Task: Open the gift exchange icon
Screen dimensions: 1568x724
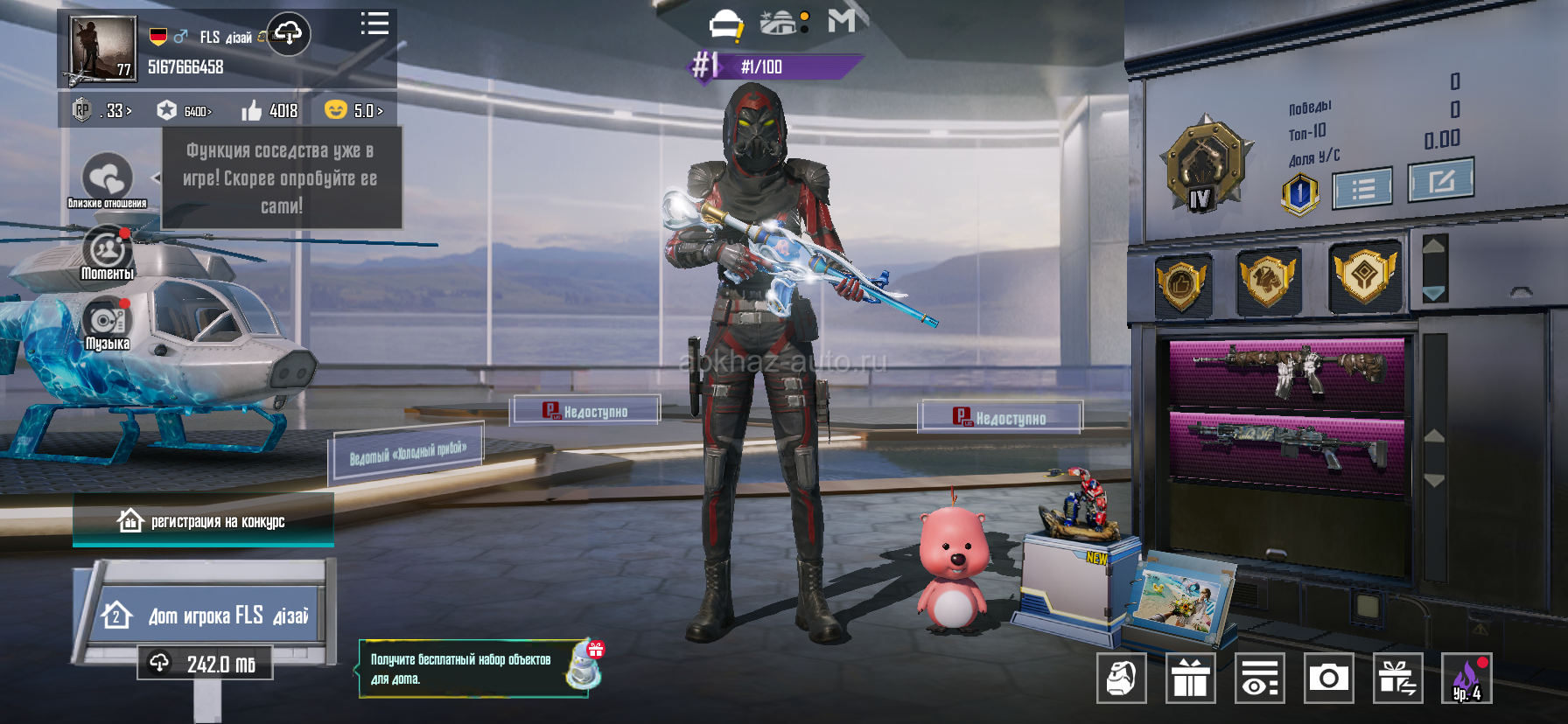Action: (1397, 678)
